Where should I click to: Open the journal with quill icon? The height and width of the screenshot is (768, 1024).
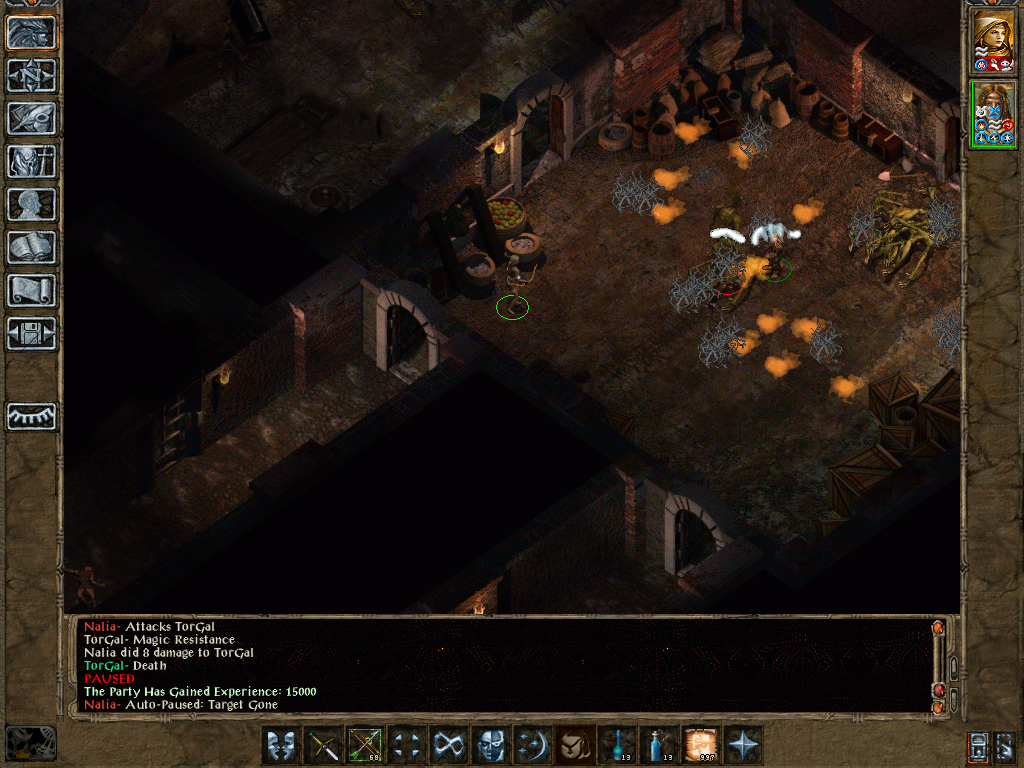(x=32, y=118)
